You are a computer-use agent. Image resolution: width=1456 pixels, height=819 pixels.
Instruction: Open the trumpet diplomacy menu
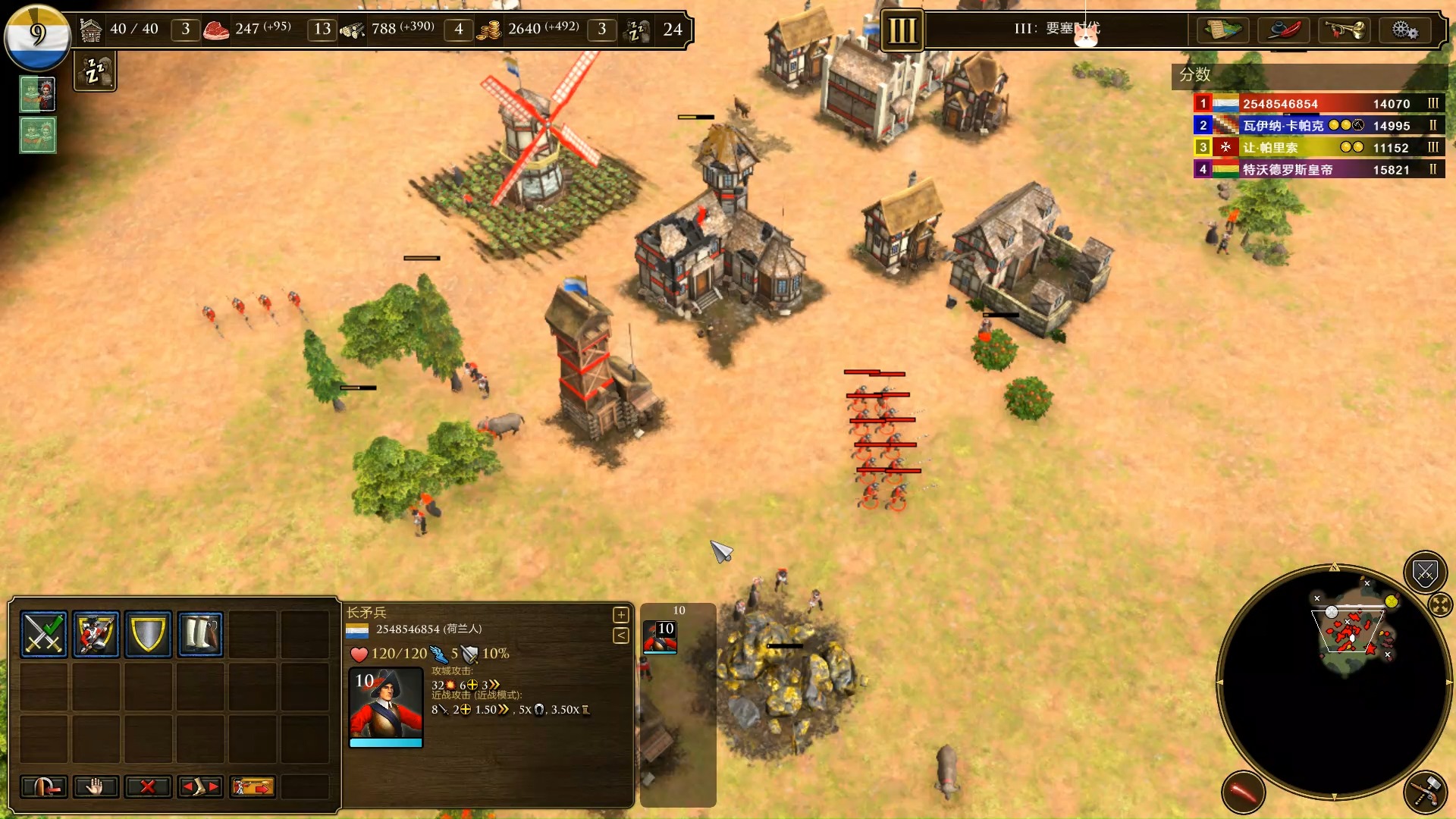pos(1345,30)
